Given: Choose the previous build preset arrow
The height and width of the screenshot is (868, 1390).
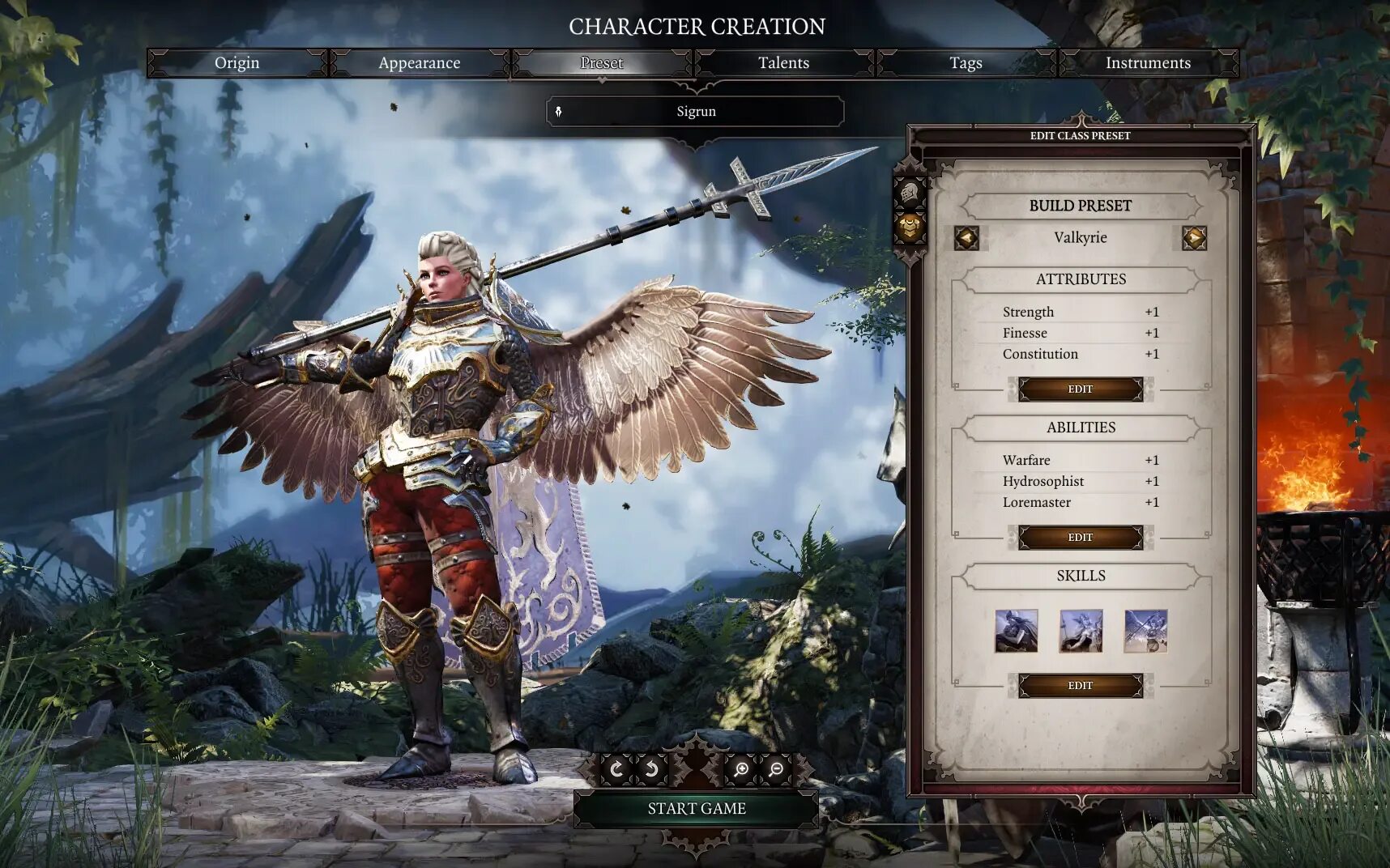Looking at the screenshot, I should pyautogui.click(x=966, y=238).
